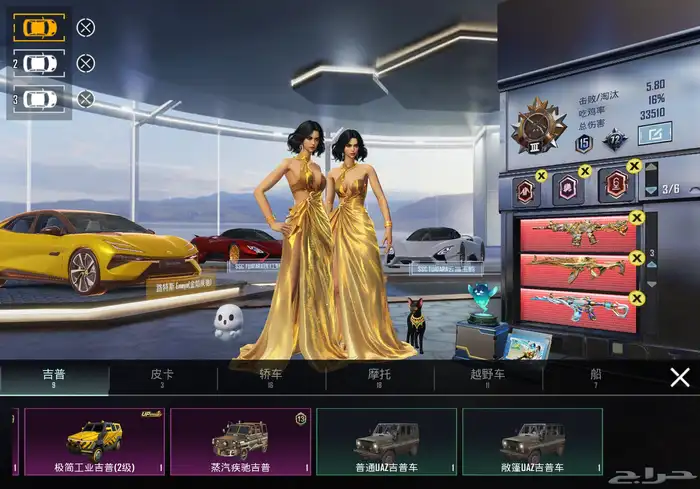Choose vehicle display slot number 2

(39, 63)
